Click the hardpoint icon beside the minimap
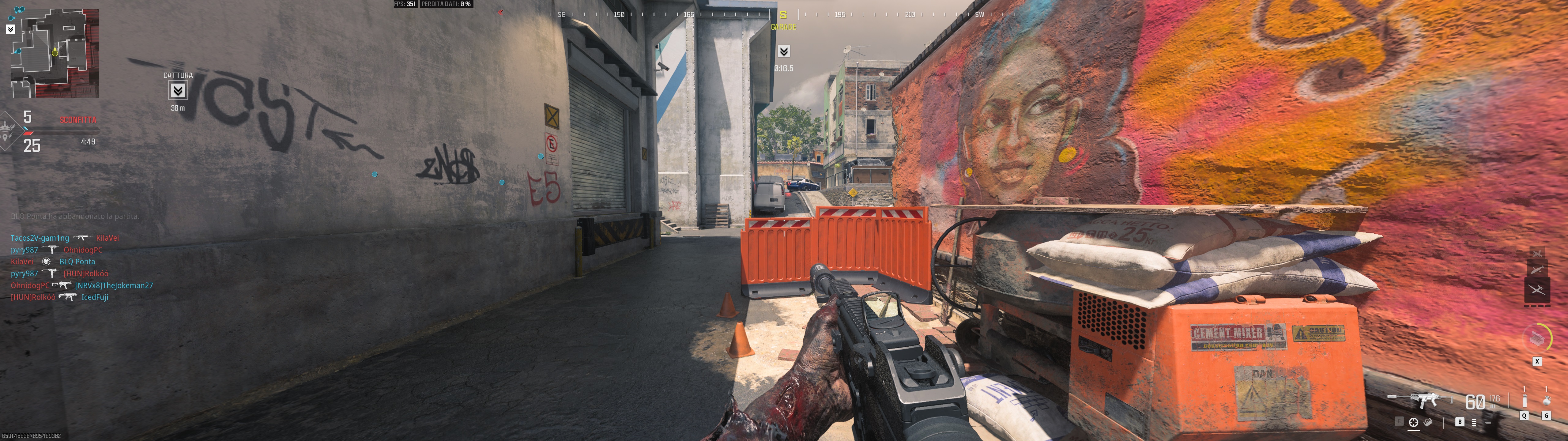The width and height of the screenshot is (1568, 441). click(10, 28)
